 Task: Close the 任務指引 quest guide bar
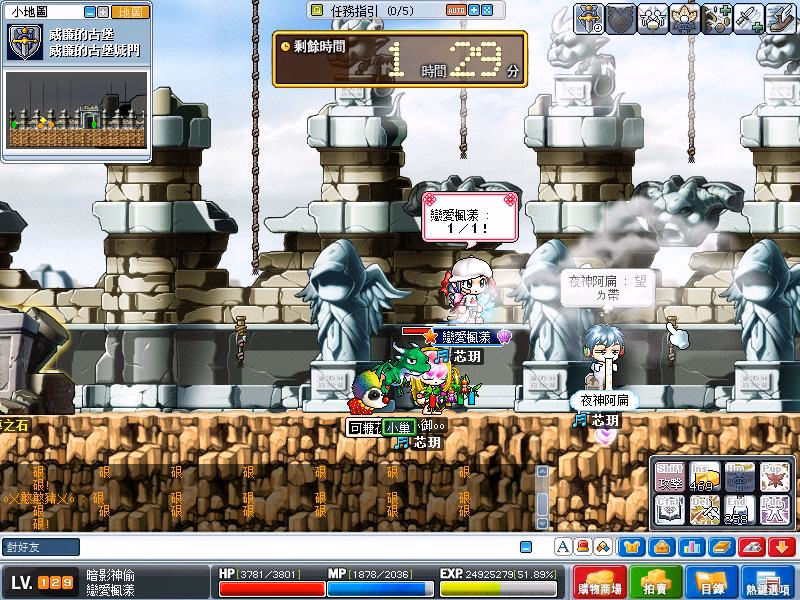tap(487, 10)
